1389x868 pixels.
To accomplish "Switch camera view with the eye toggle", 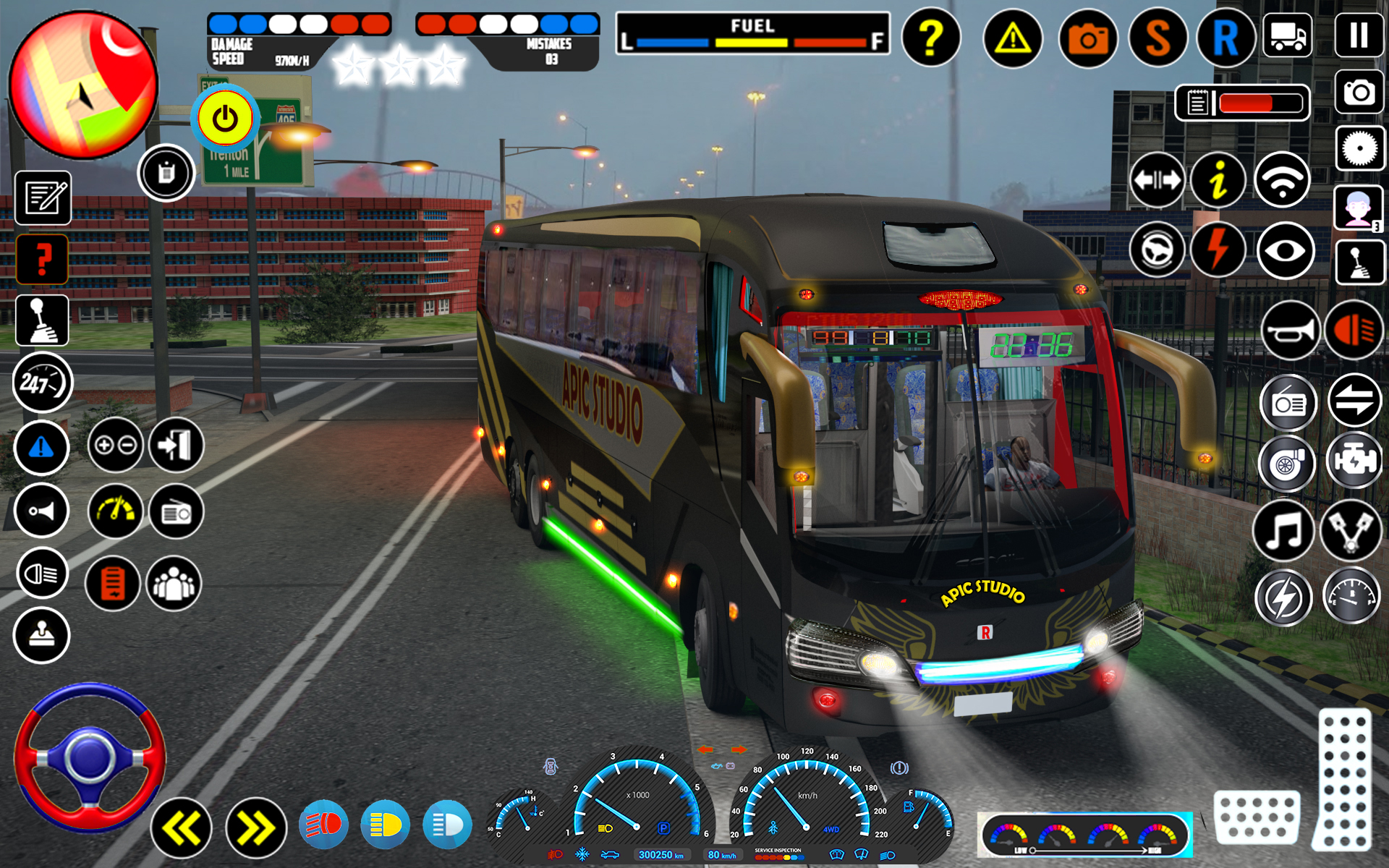I will (1286, 250).
